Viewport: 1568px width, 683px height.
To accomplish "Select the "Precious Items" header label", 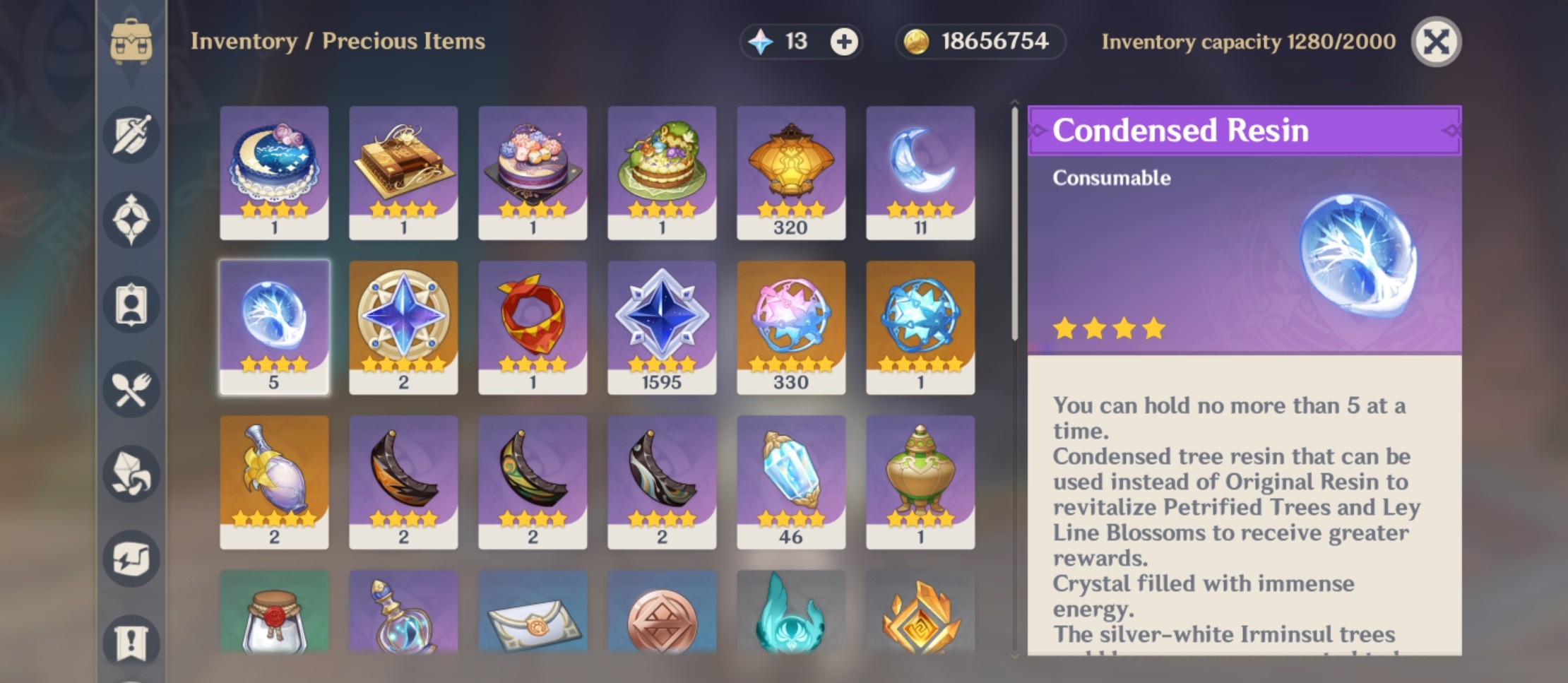I will point(405,41).
